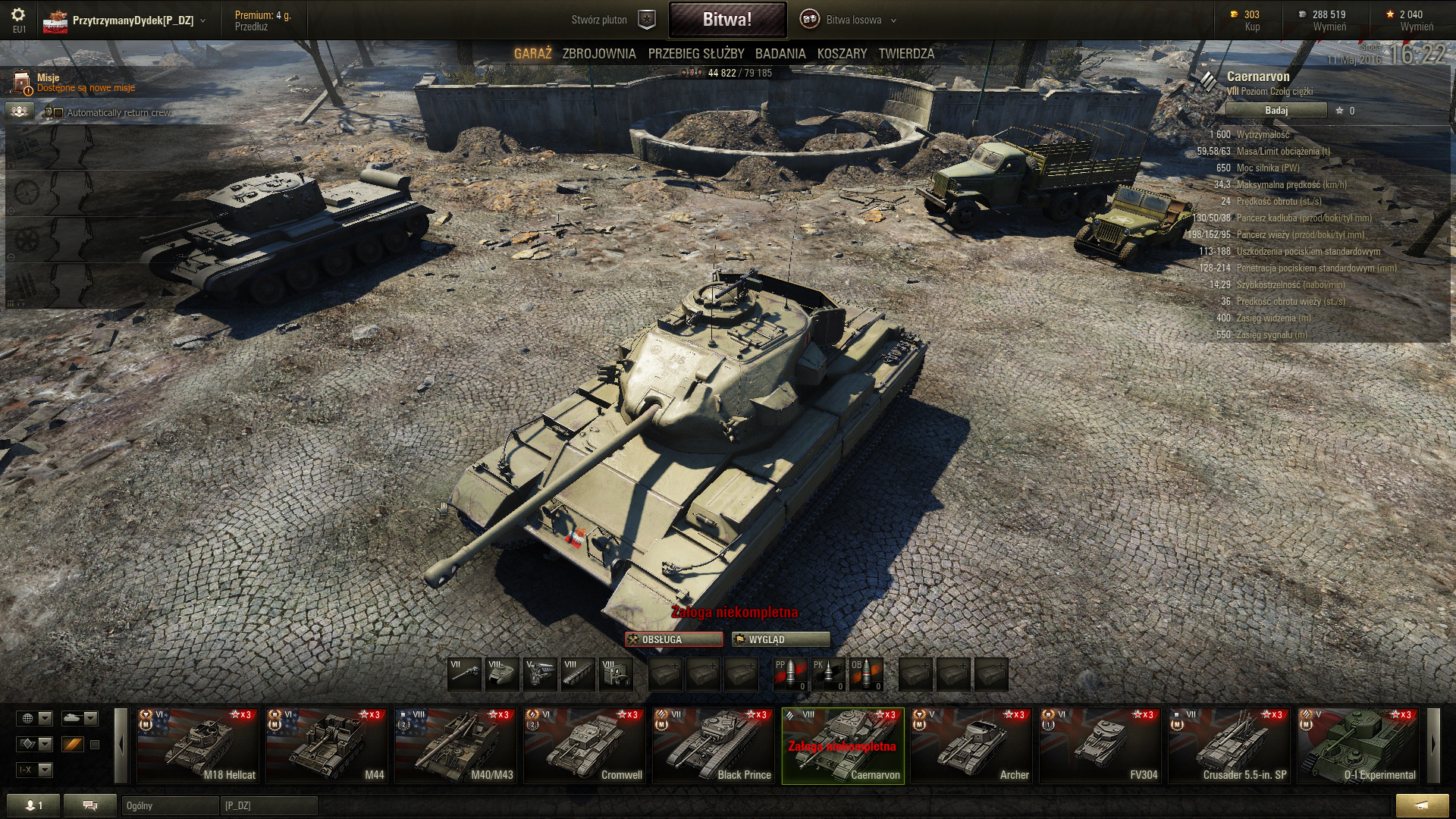Open the Bitwa losowa battle type dropdown

coord(854,20)
